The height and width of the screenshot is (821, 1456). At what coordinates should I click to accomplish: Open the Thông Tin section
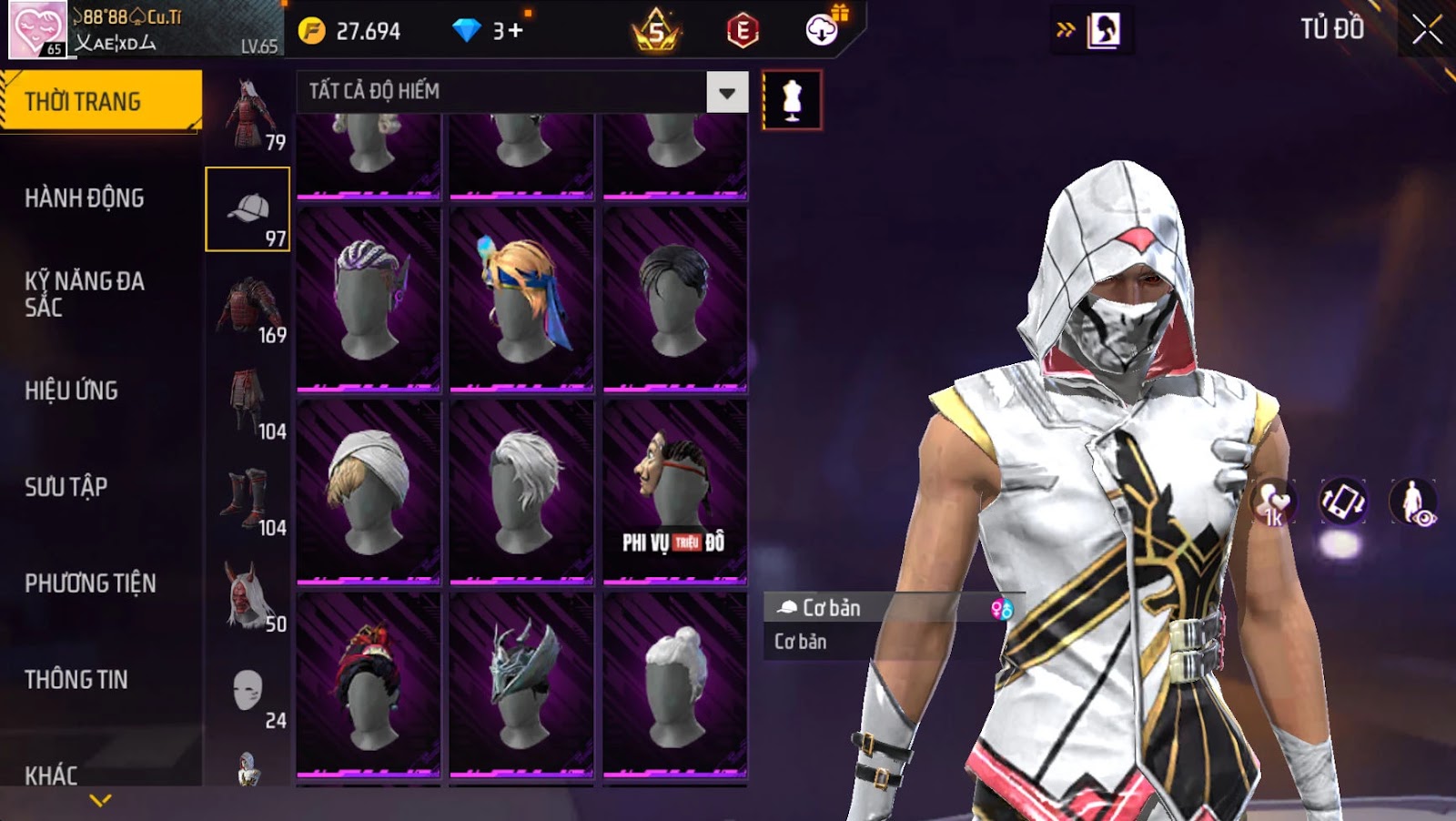pos(76,680)
